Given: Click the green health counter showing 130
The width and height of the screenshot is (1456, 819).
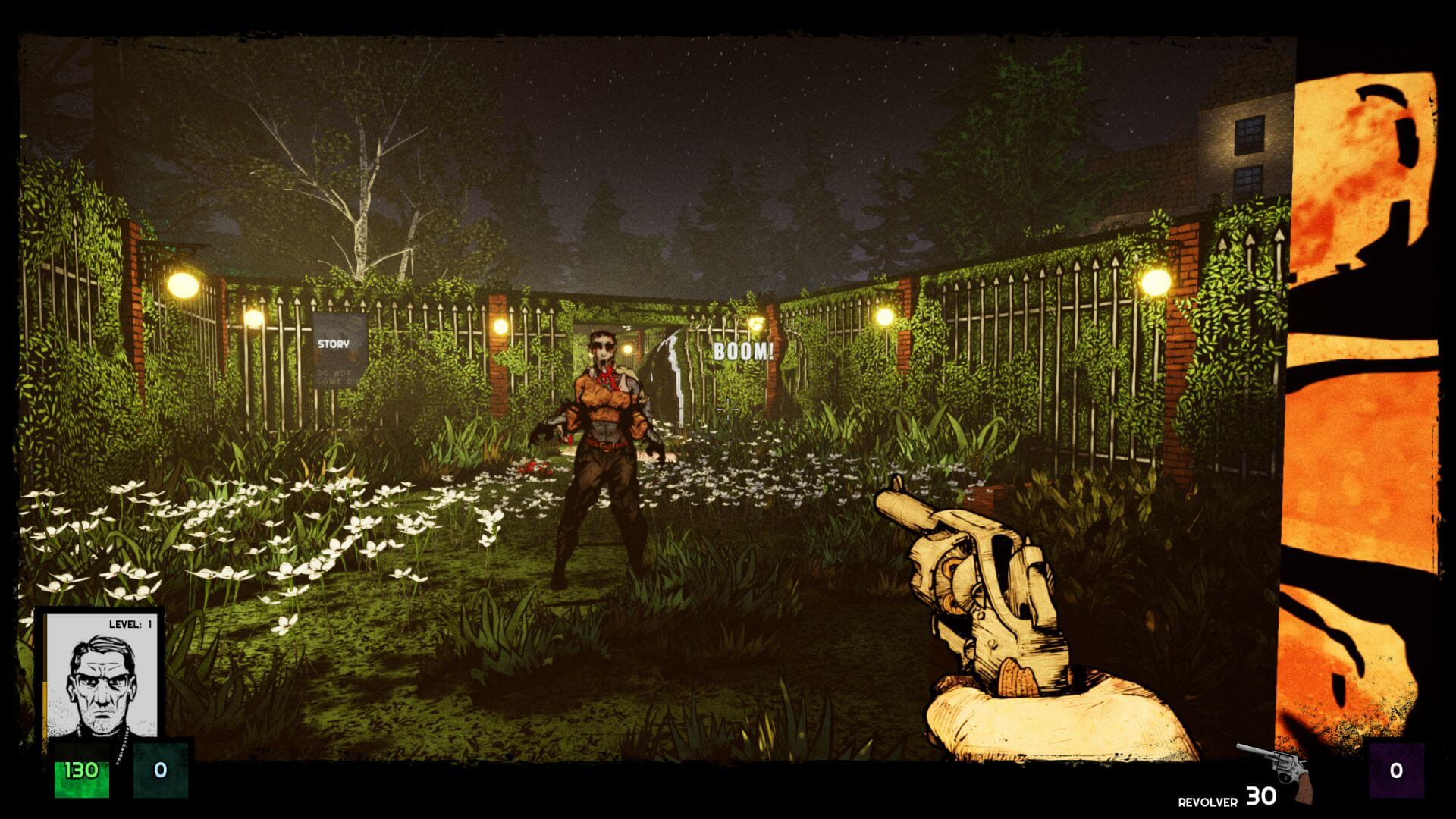Looking at the screenshot, I should click(83, 770).
